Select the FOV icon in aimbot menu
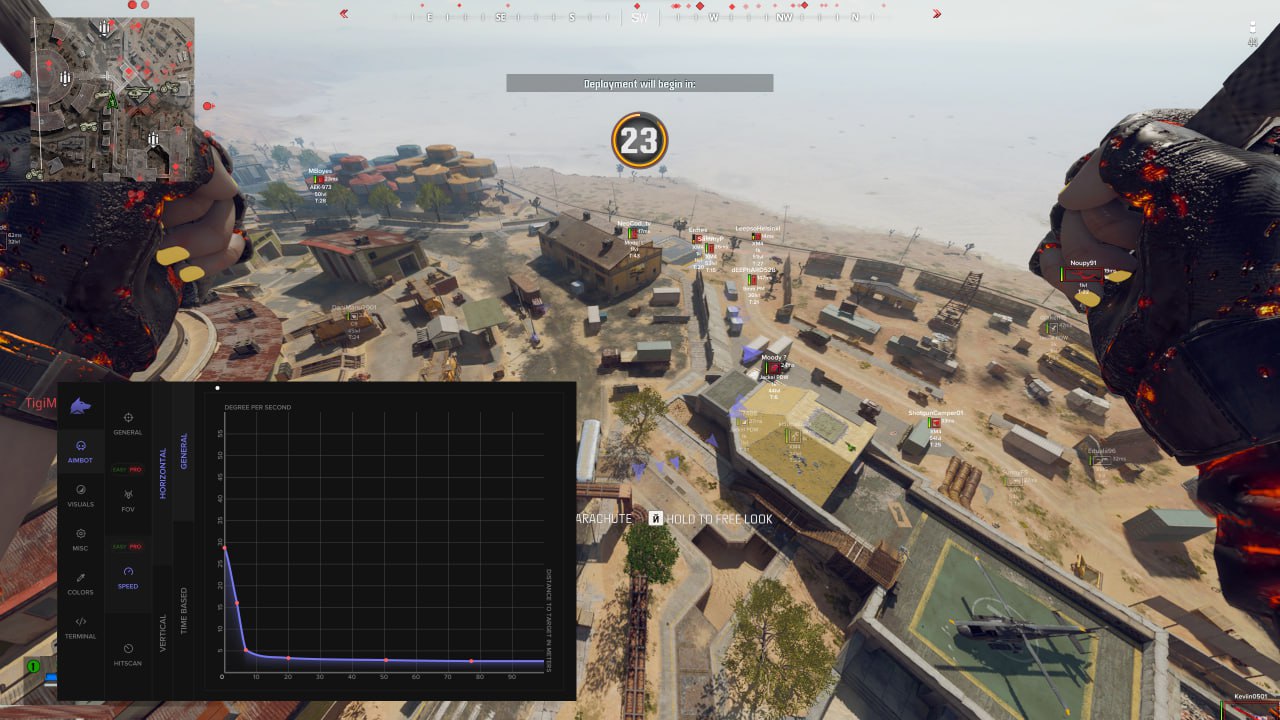Image resolution: width=1280 pixels, height=720 pixels. point(127,496)
